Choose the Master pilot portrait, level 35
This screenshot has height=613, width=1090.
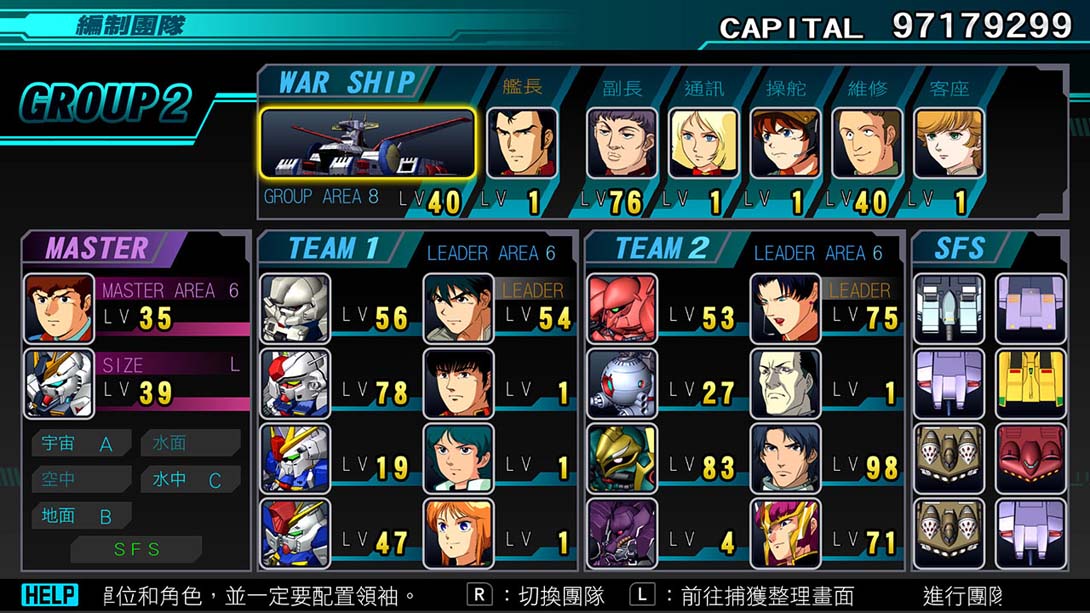coord(59,309)
